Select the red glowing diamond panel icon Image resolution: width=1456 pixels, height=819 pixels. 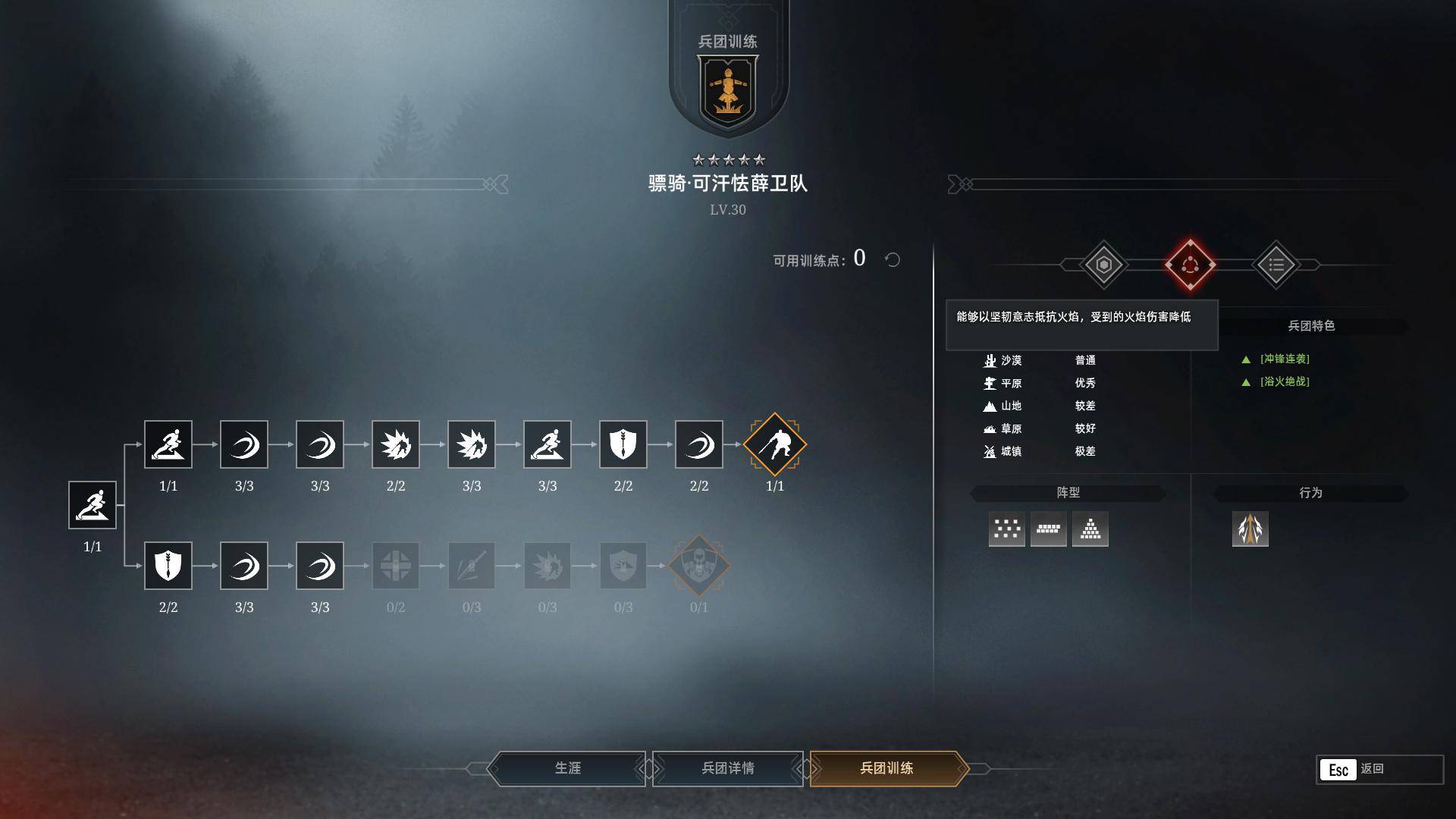tap(1191, 264)
